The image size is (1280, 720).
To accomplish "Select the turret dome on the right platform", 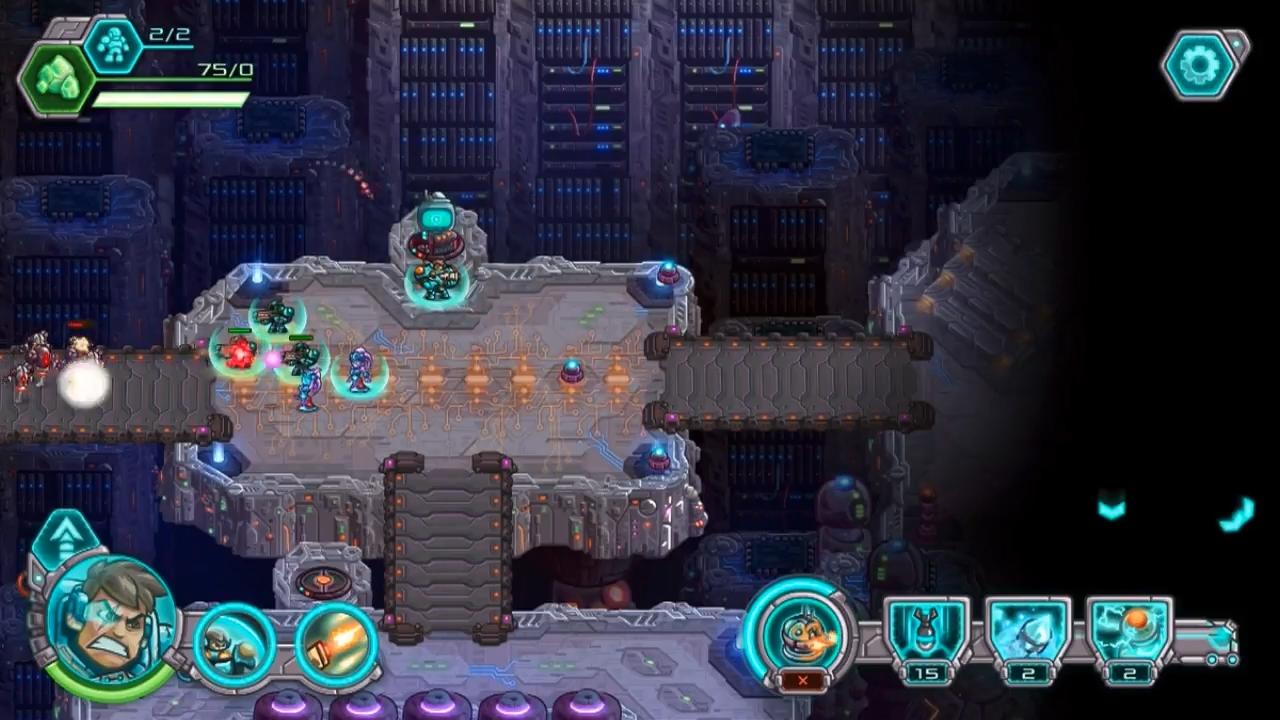I will tap(668, 275).
